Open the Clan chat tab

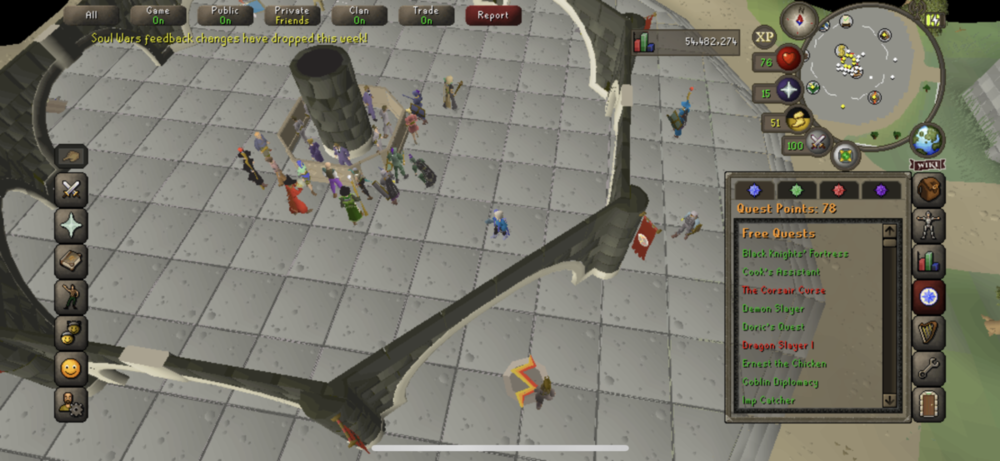point(359,15)
